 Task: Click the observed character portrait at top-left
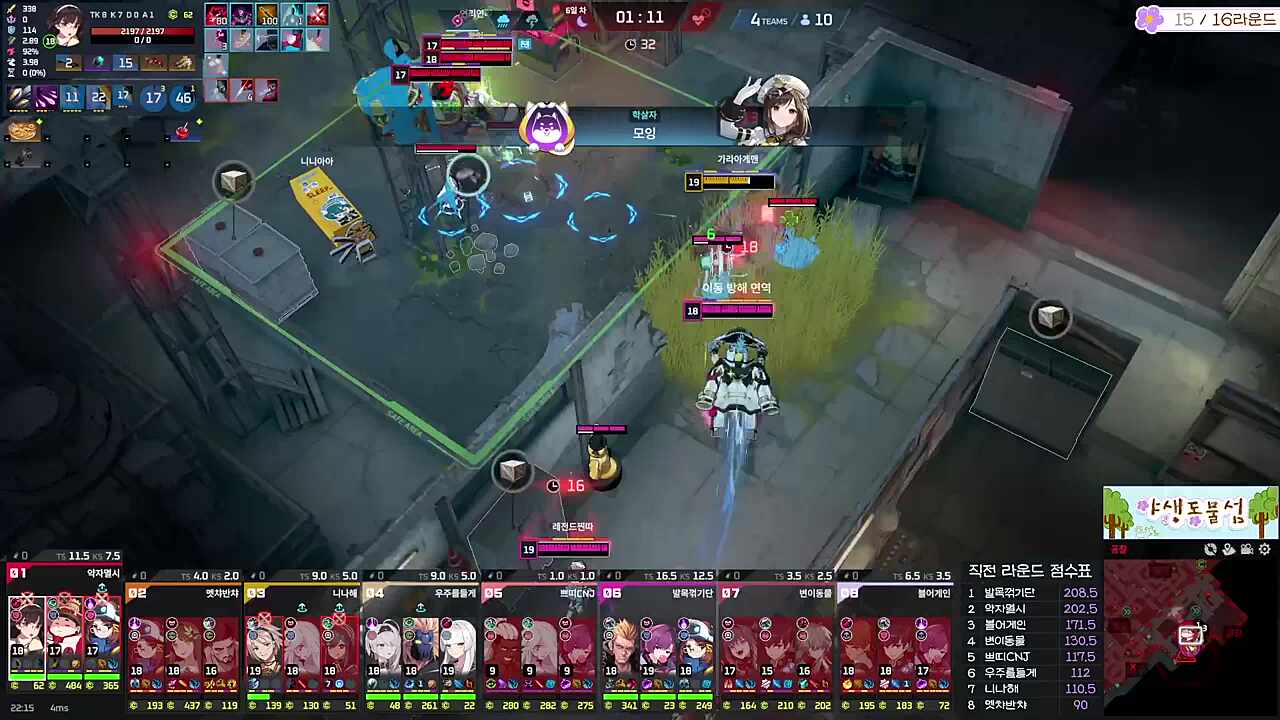[x=68, y=25]
